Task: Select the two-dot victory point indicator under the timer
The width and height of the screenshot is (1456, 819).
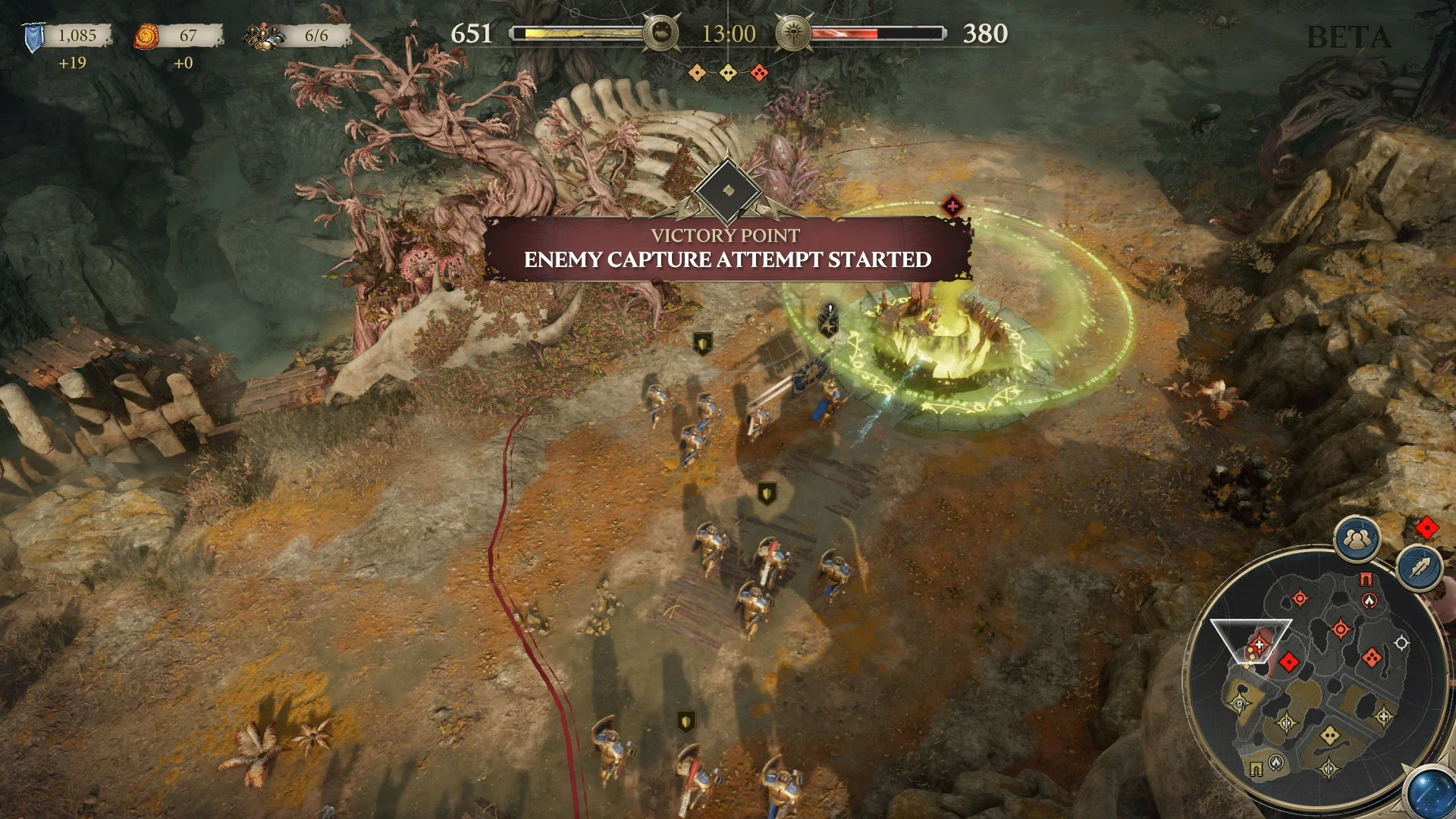Action: pyautogui.click(x=728, y=73)
